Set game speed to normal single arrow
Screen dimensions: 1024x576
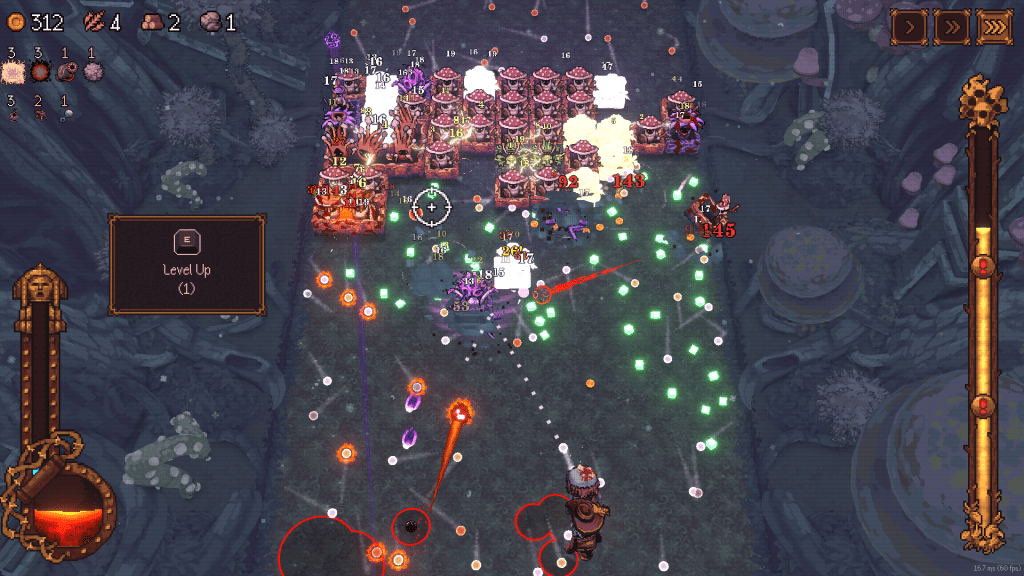click(x=909, y=26)
